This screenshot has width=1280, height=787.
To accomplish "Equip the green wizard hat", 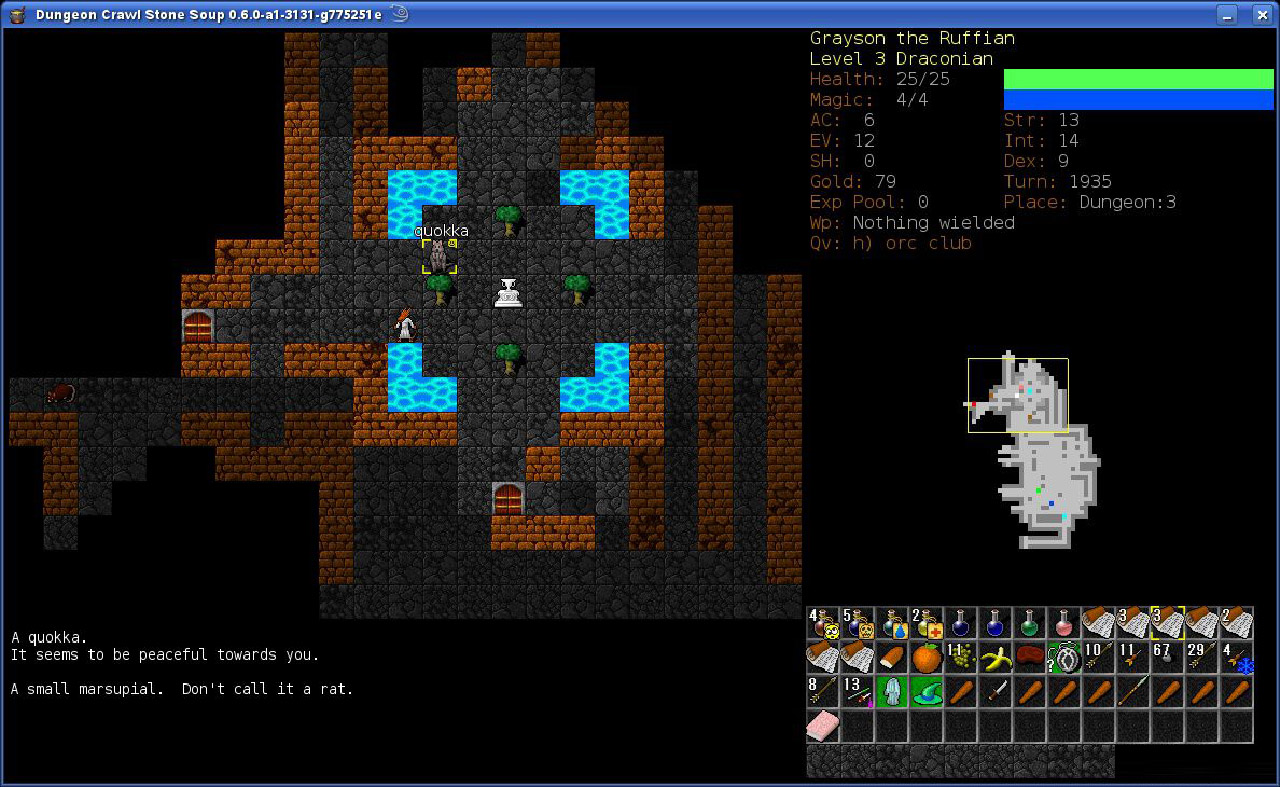I will tap(927, 692).
